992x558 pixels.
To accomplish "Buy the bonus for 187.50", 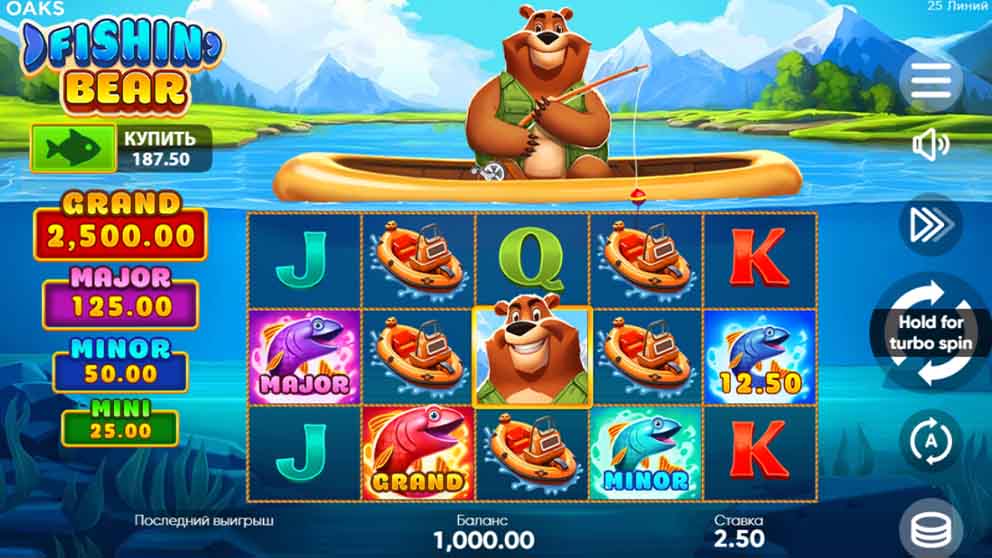I will coord(121,148).
